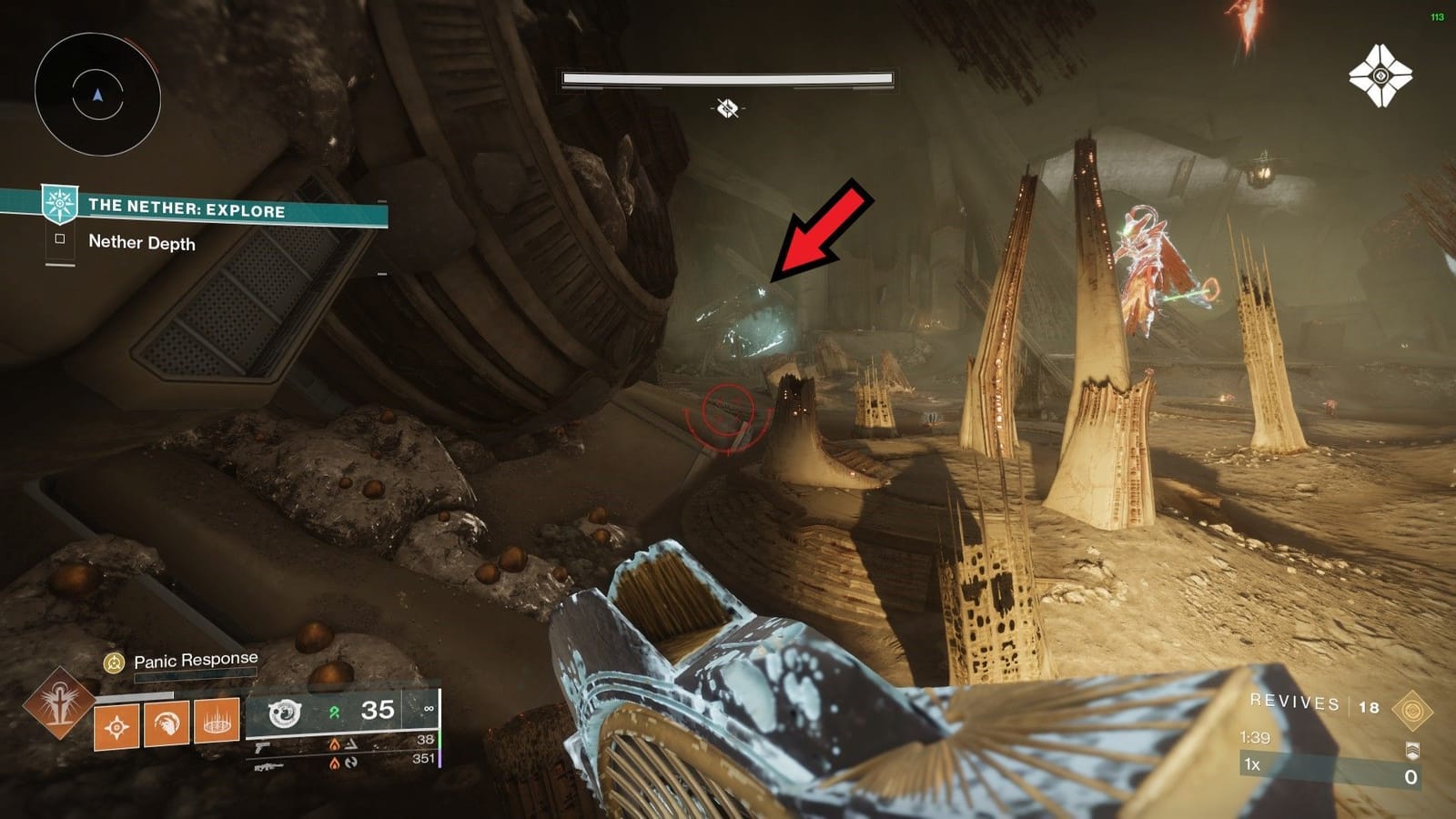This screenshot has width=1456, height=819.
Task: Click the chevron rank icon above the 1x multiplier
Action: [x=1412, y=751]
